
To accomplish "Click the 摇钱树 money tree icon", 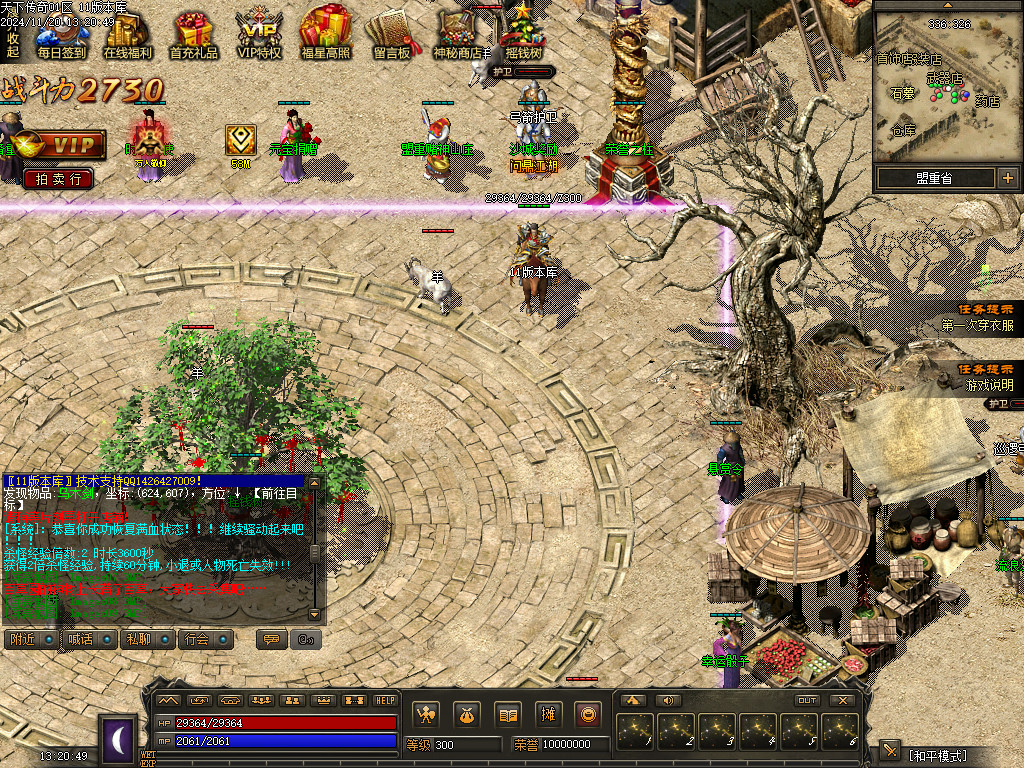I will [523, 35].
